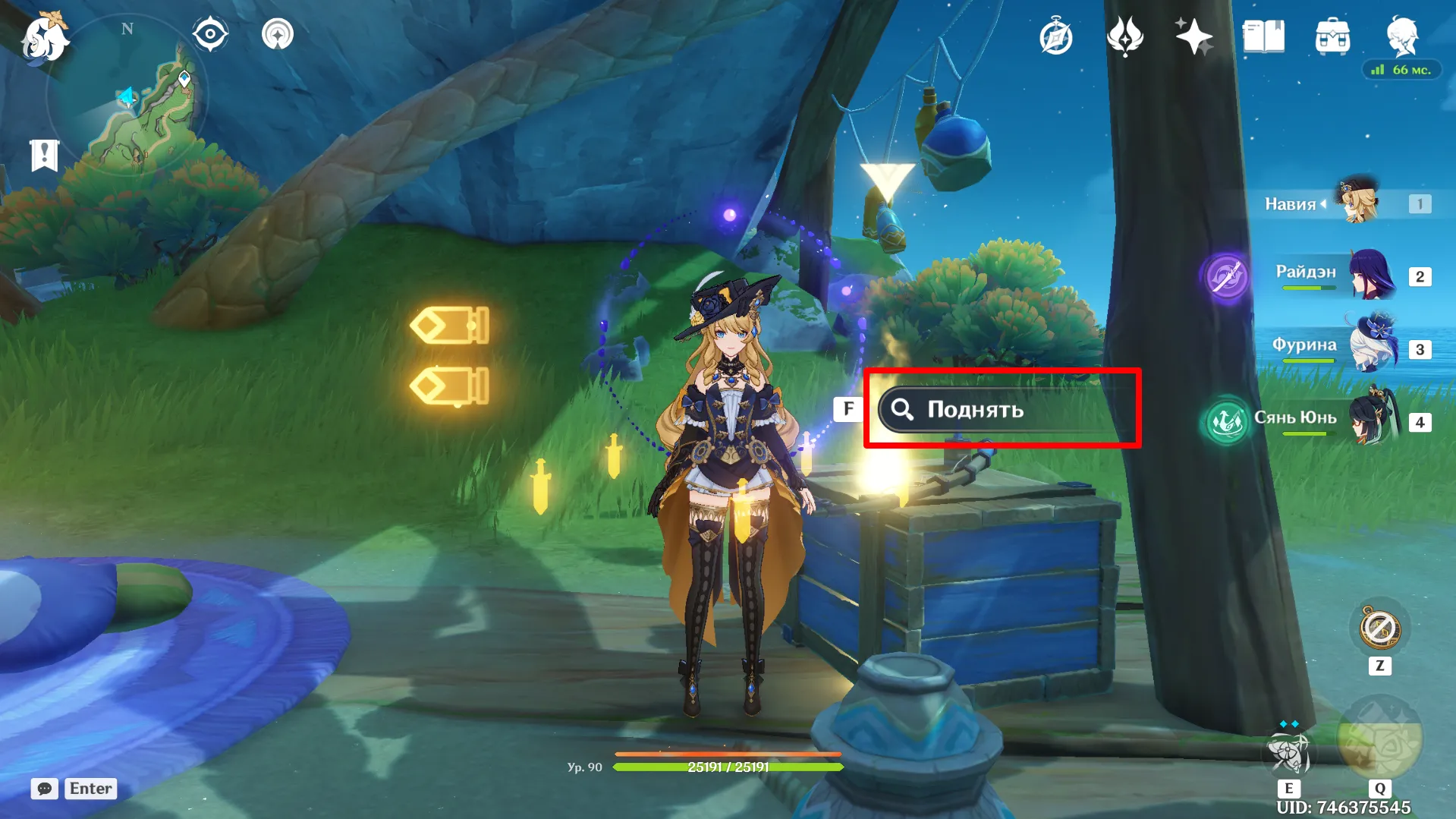
Task: Activate Navia's elemental skill icon
Action: click(x=1288, y=751)
